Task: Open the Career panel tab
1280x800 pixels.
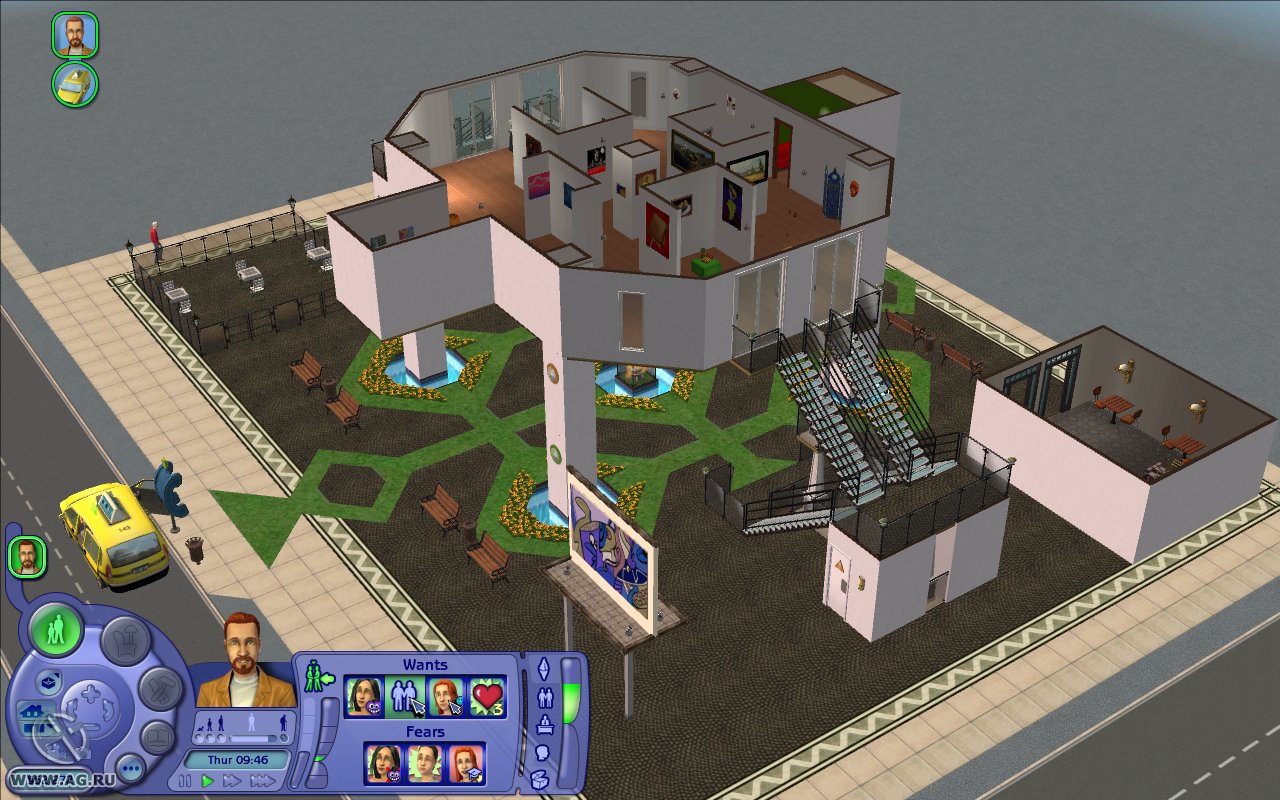Action: point(545,725)
